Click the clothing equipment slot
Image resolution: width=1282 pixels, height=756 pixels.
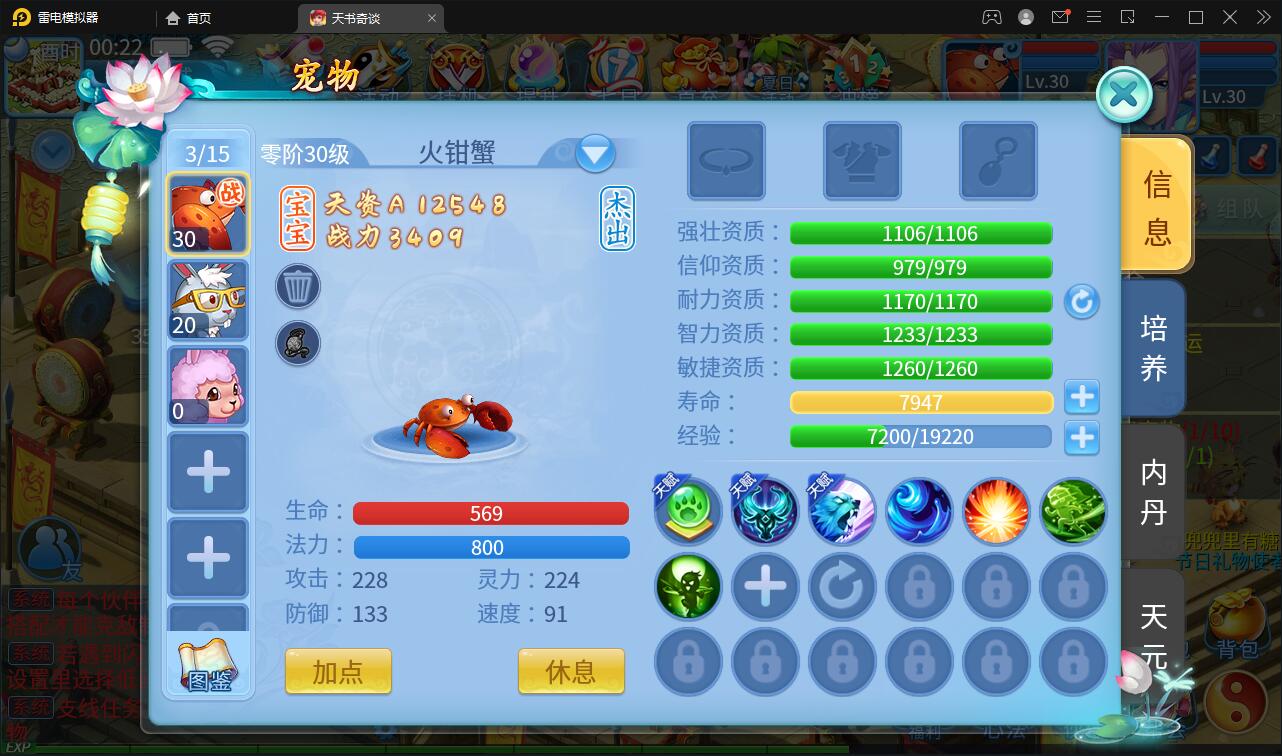[862, 162]
